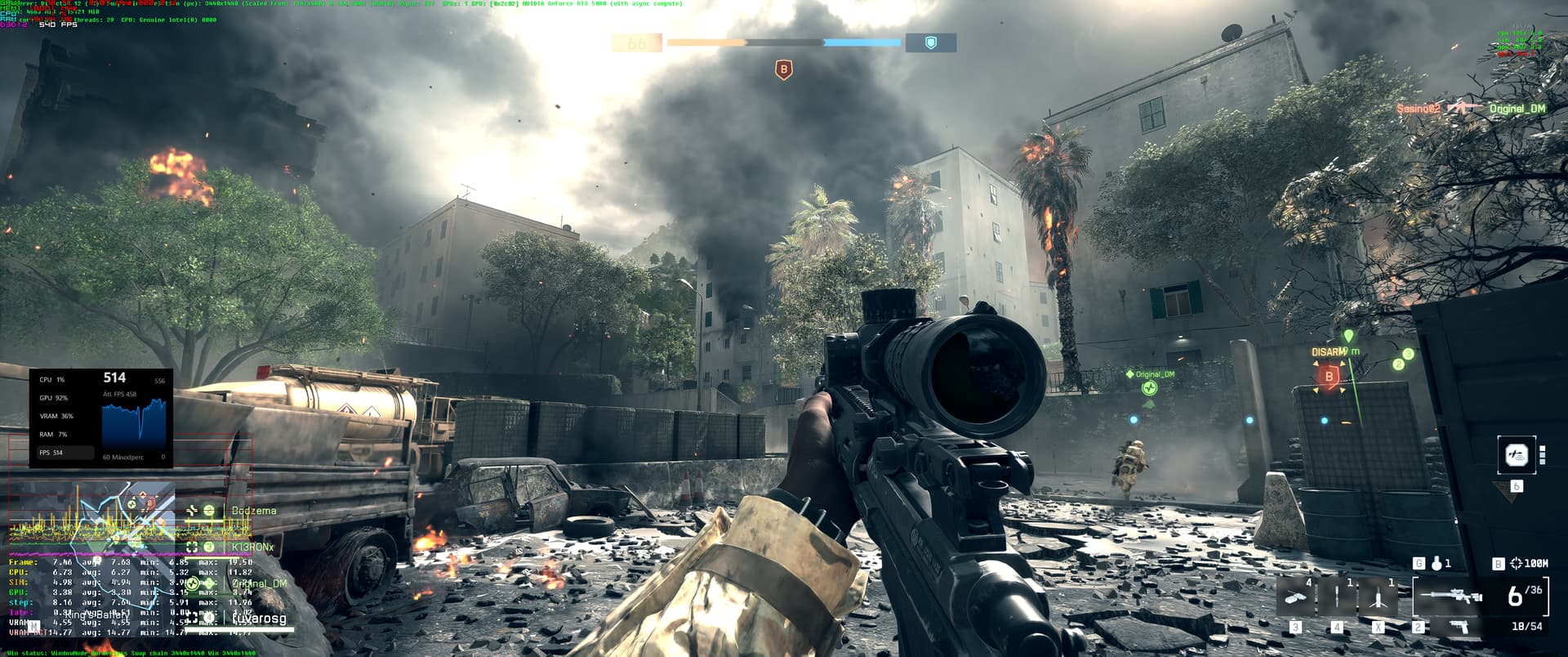
Task: Click the red DISARM B objective marker
Action: point(1330,376)
